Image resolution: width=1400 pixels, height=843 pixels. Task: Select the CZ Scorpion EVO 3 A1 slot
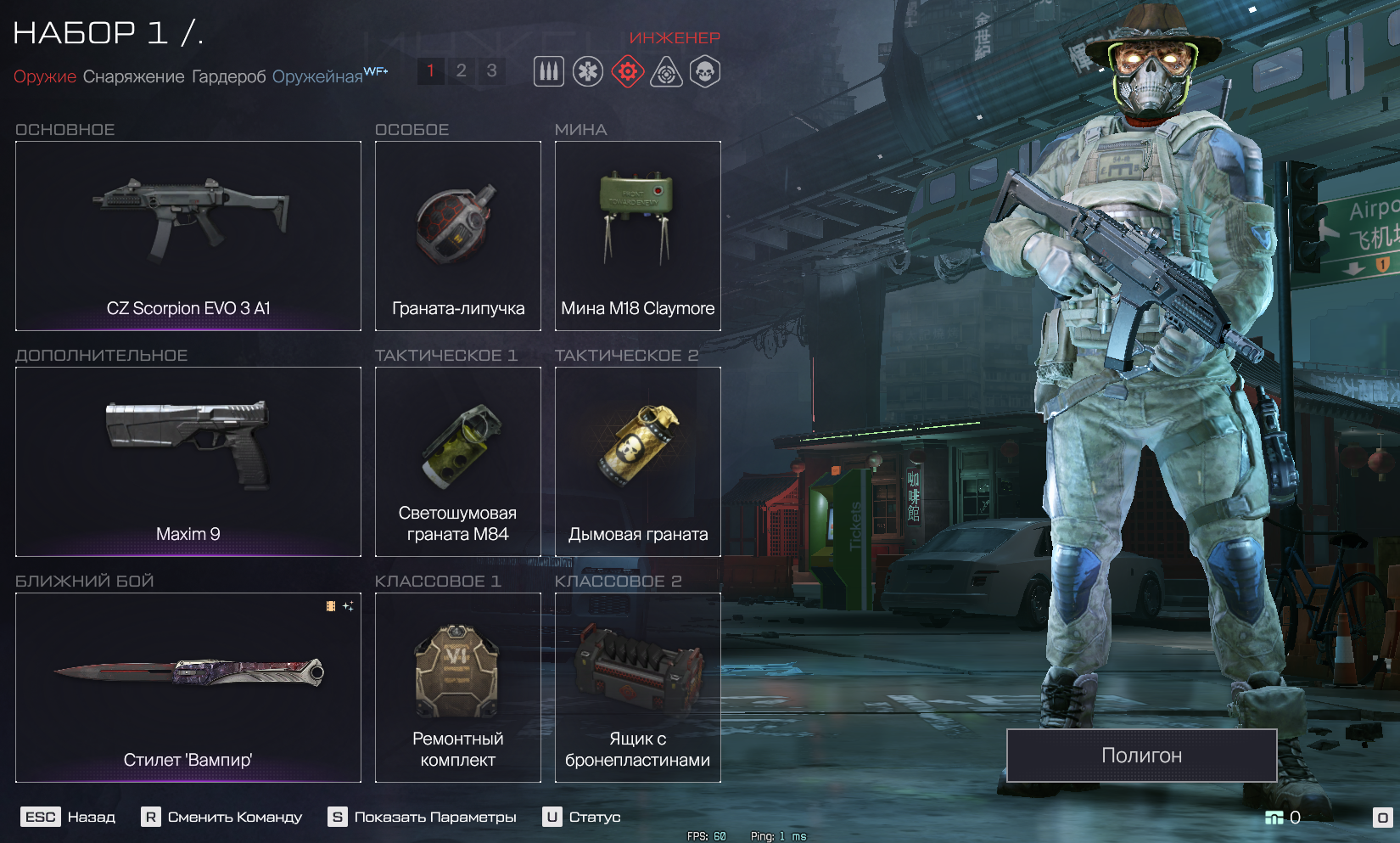click(x=188, y=236)
